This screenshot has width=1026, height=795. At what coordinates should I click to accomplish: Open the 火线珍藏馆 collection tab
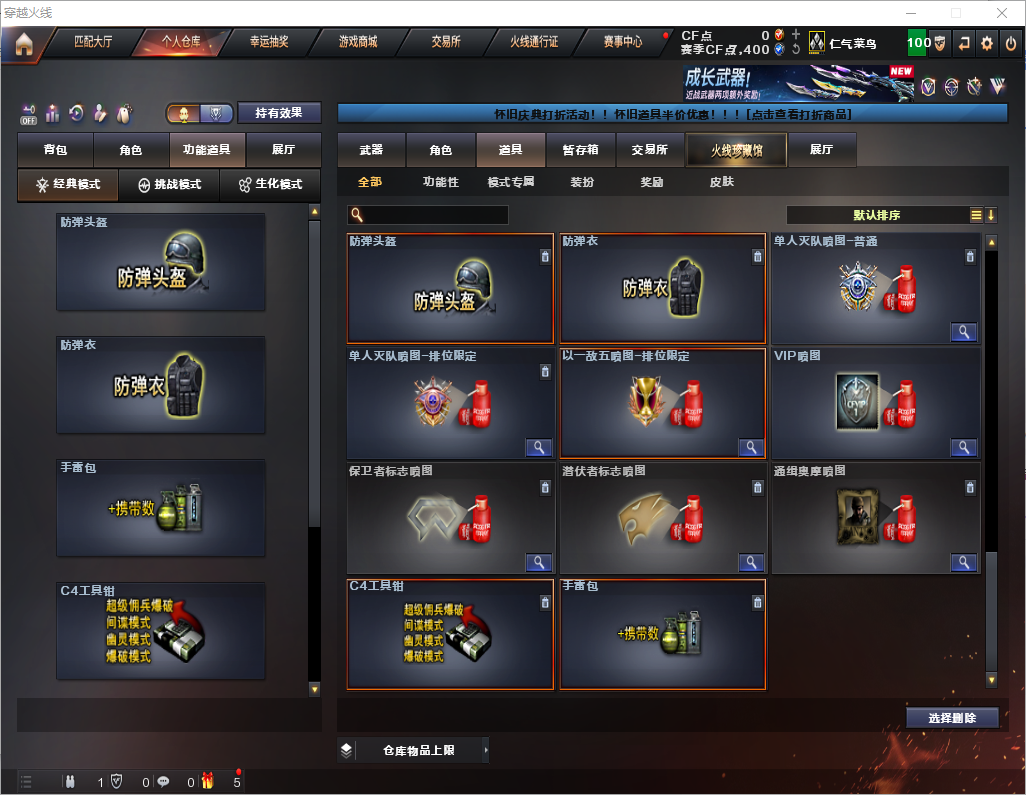point(736,150)
